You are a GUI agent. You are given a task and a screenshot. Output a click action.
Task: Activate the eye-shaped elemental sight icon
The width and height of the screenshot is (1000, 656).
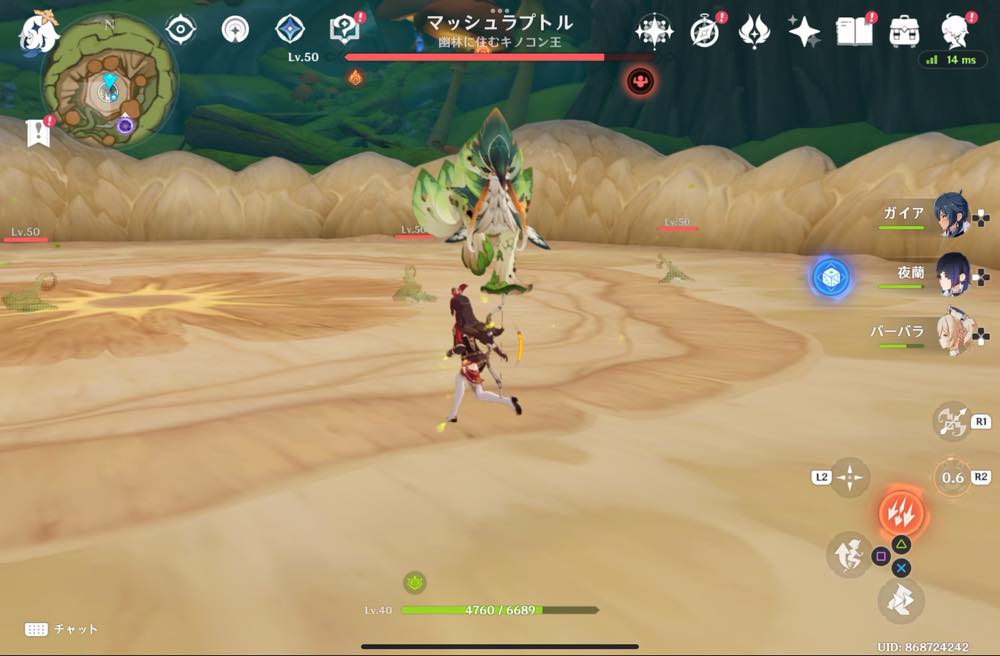point(180,30)
